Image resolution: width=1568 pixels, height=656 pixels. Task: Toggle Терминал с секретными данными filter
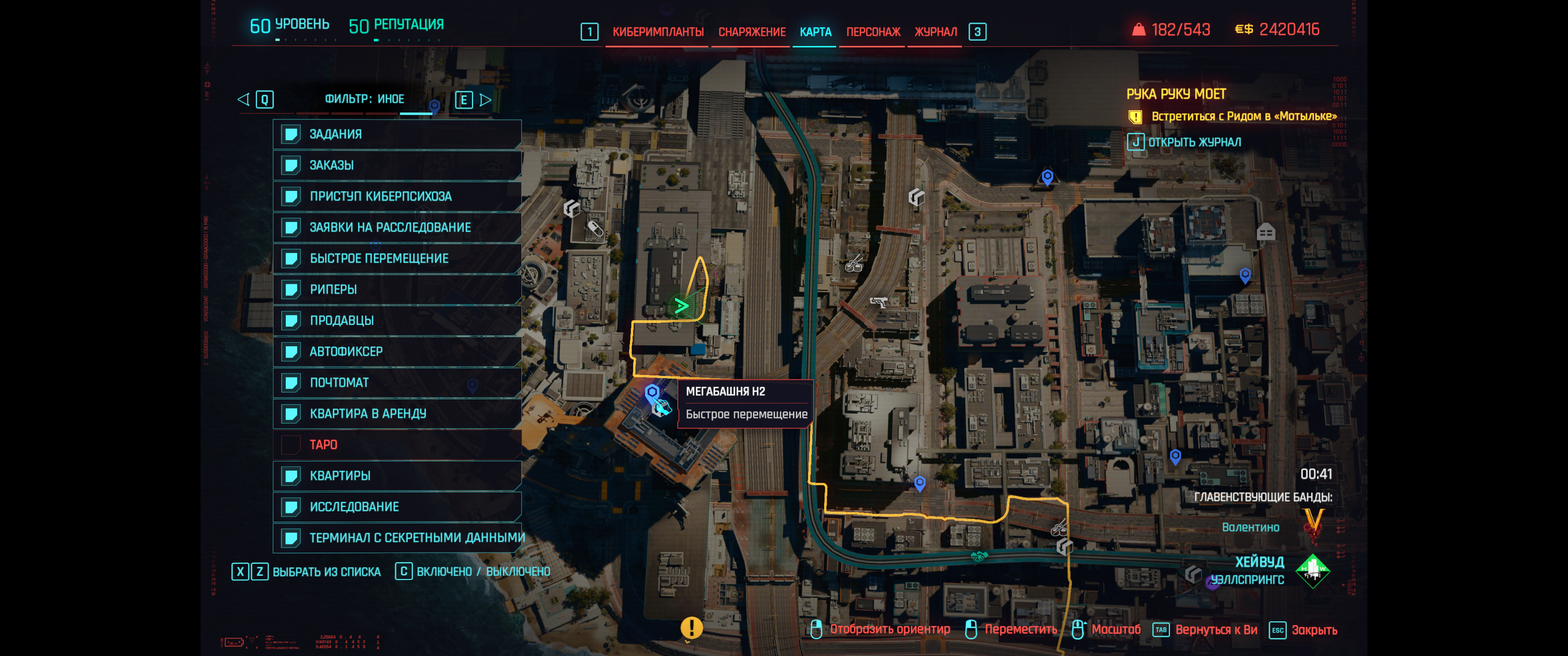(x=397, y=538)
